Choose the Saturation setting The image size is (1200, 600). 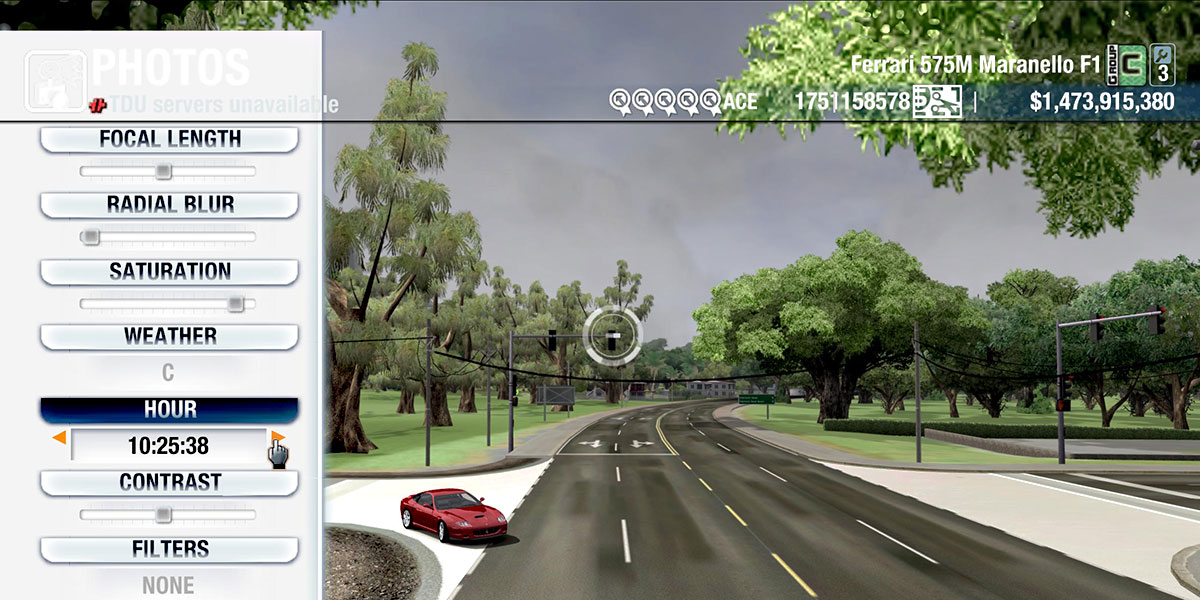169,271
